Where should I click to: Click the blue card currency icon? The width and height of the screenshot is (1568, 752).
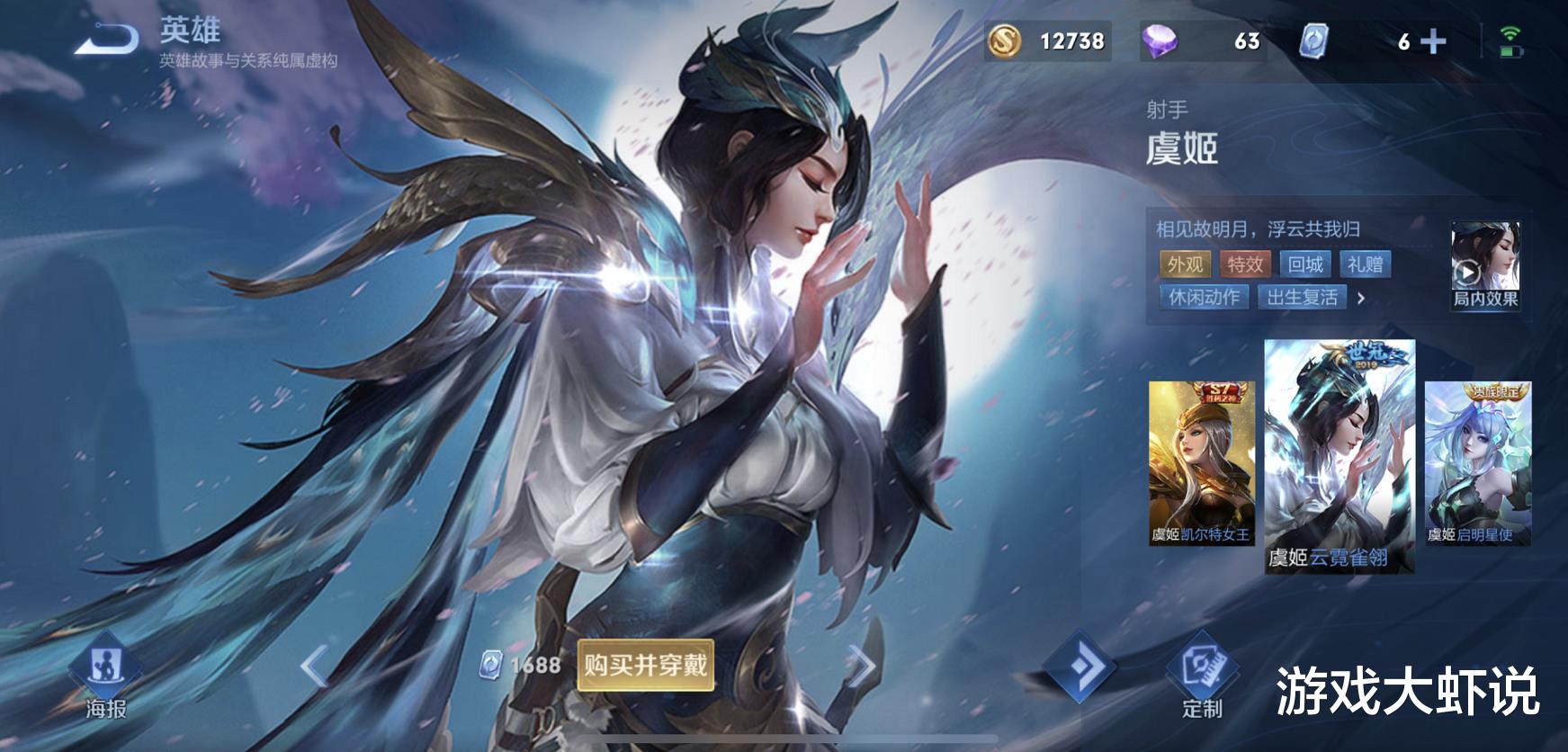tap(1313, 39)
